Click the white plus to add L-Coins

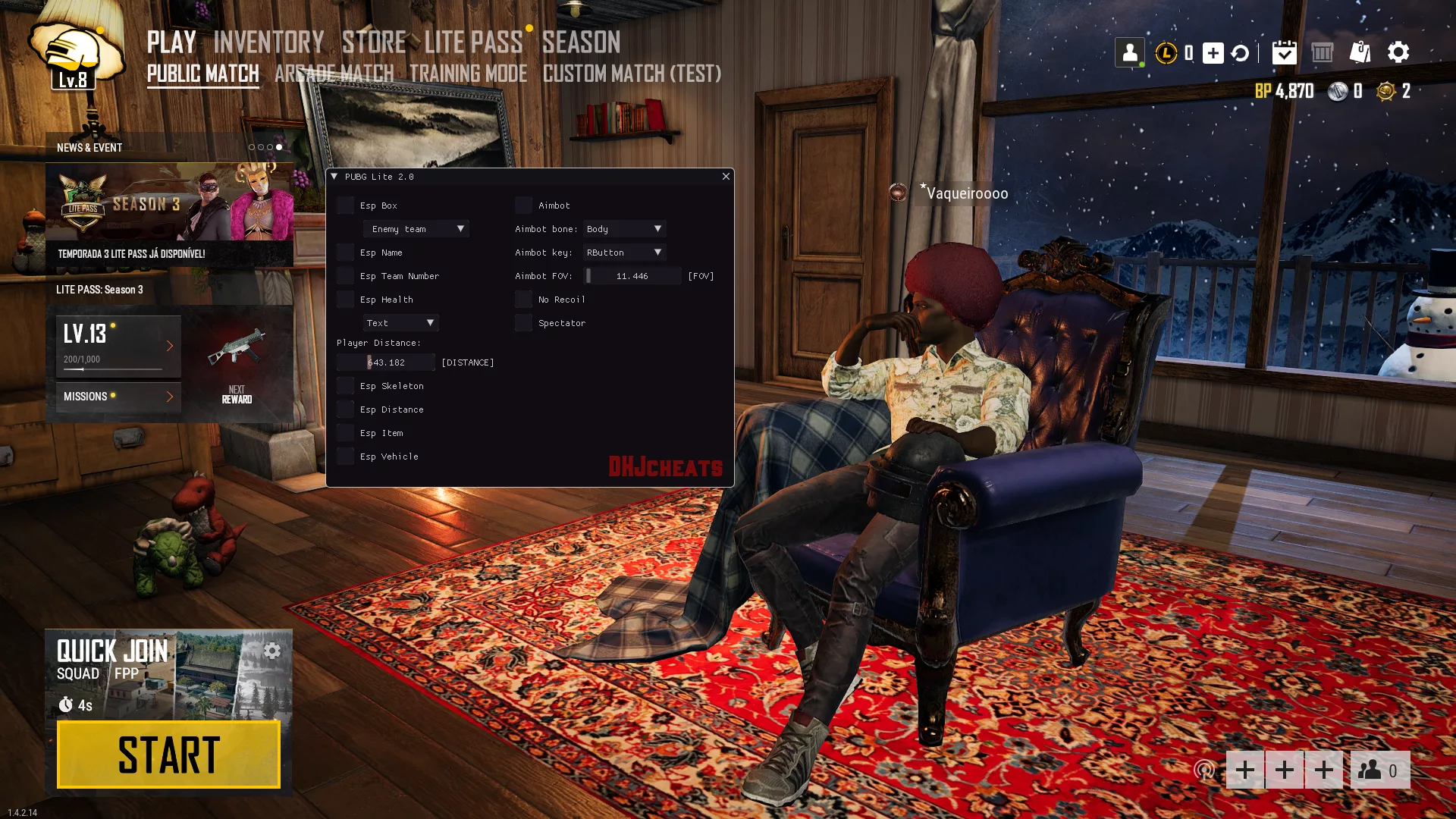tap(1213, 53)
